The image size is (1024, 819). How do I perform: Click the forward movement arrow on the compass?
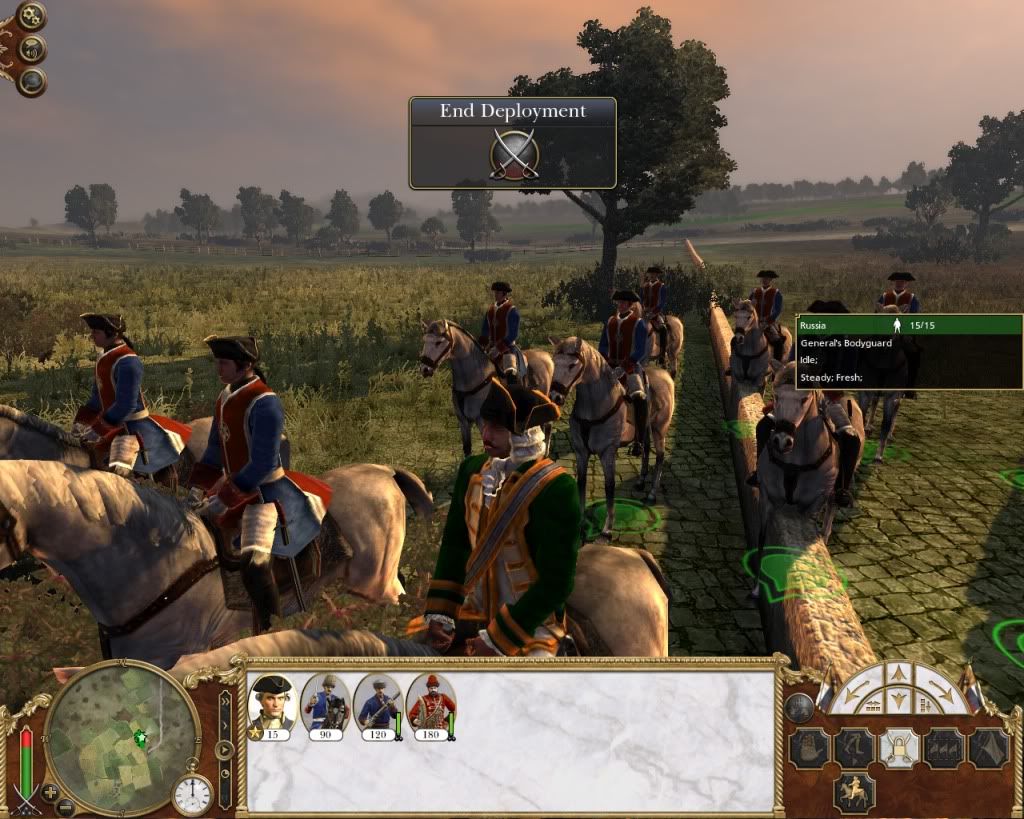coord(899,673)
